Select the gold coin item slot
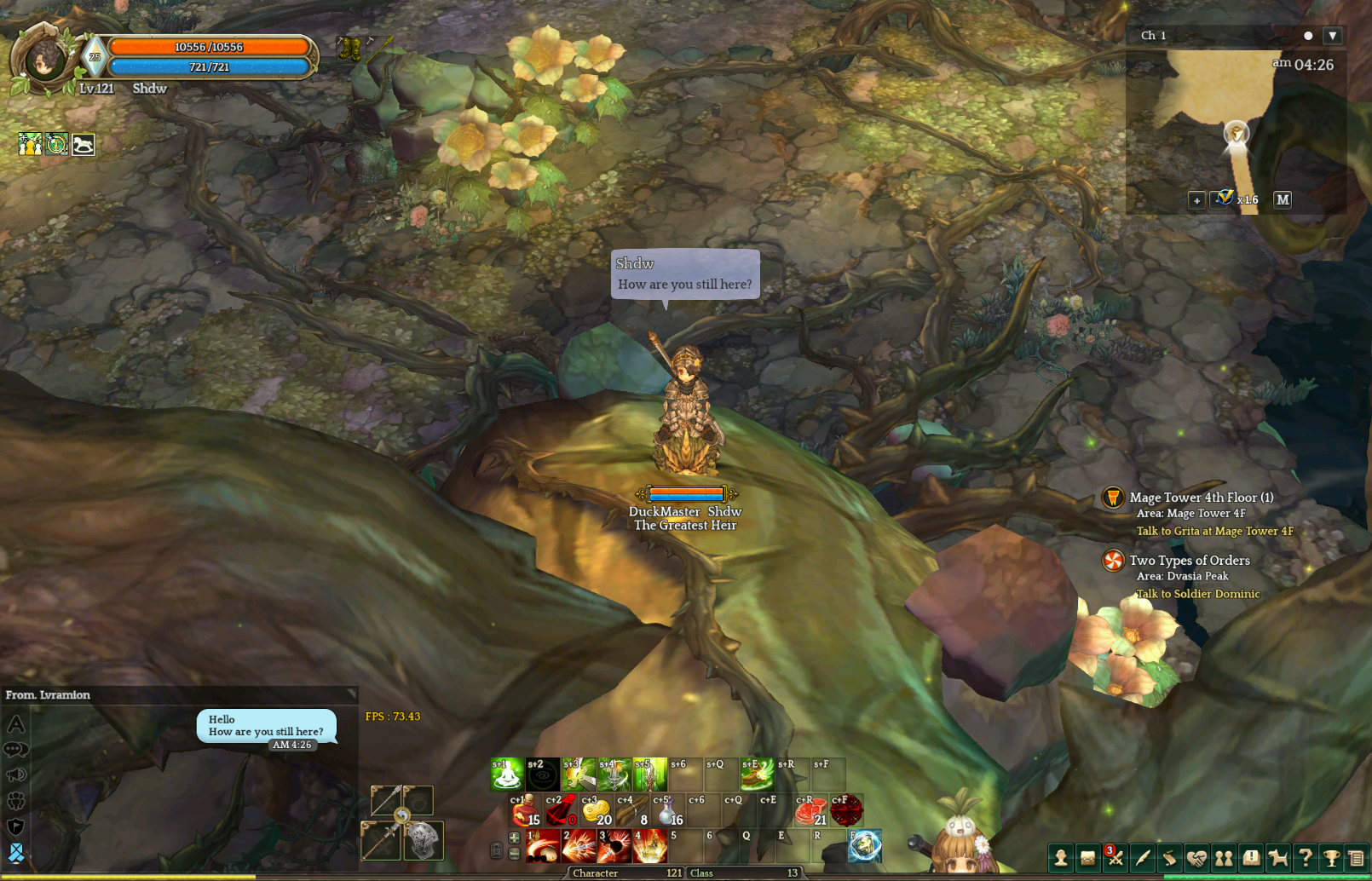Image resolution: width=1372 pixels, height=881 pixels. (597, 810)
